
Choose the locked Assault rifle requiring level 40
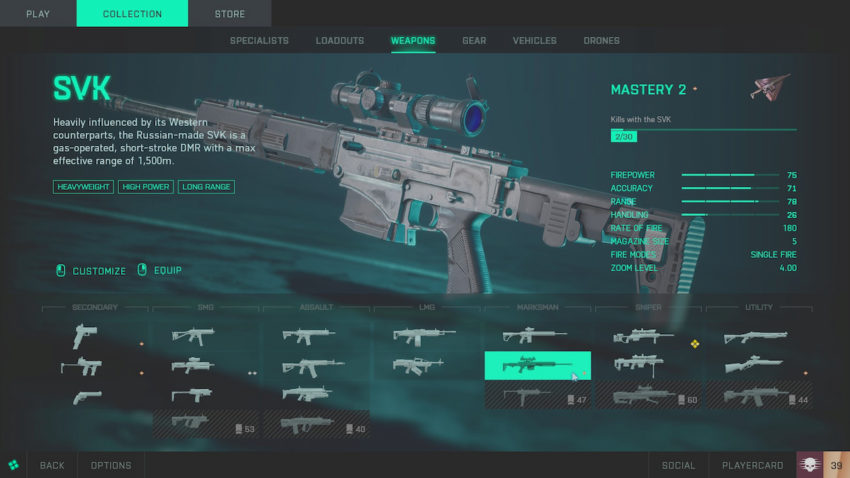click(x=316, y=425)
